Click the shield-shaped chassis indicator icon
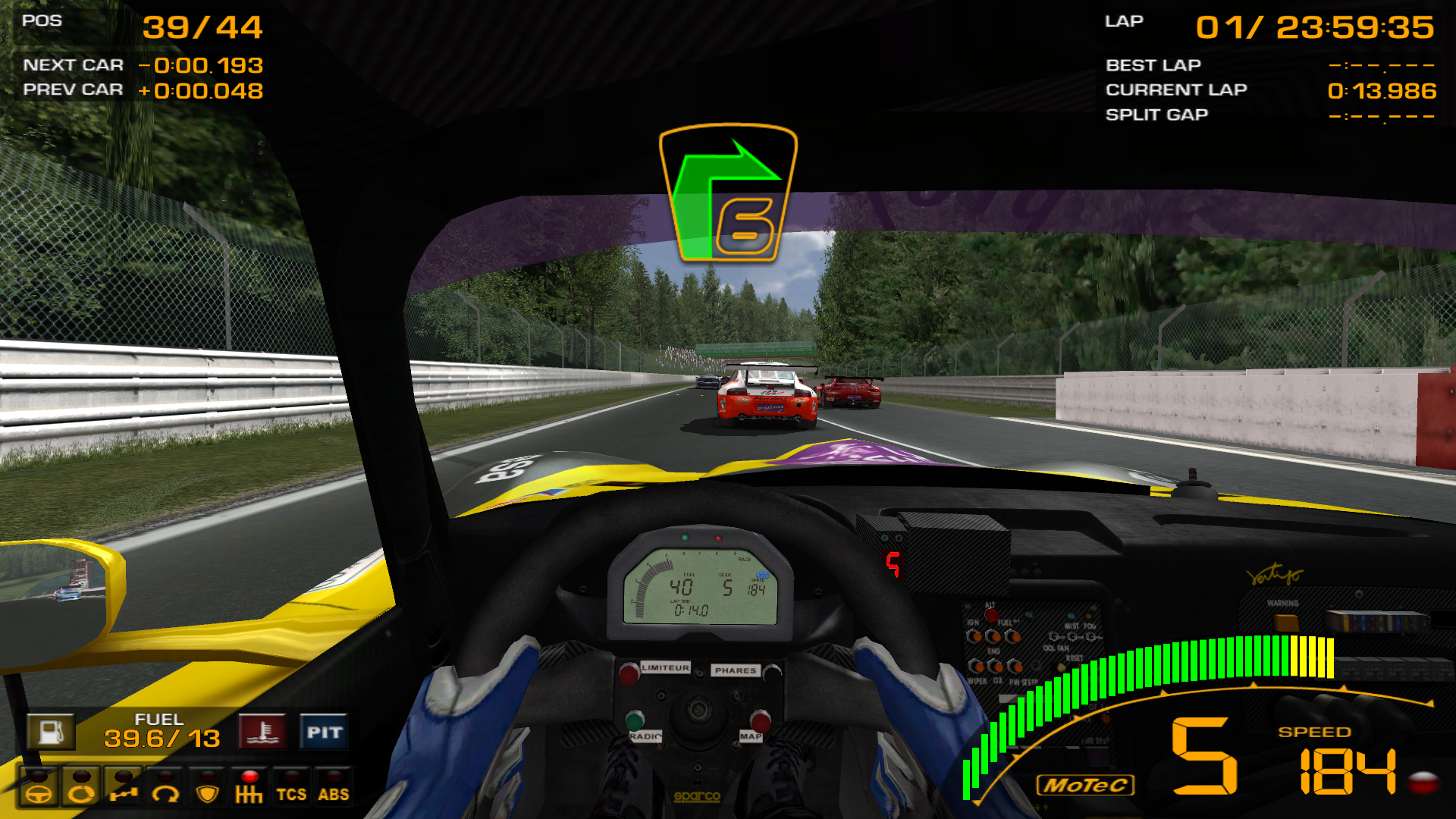 tap(207, 795)
